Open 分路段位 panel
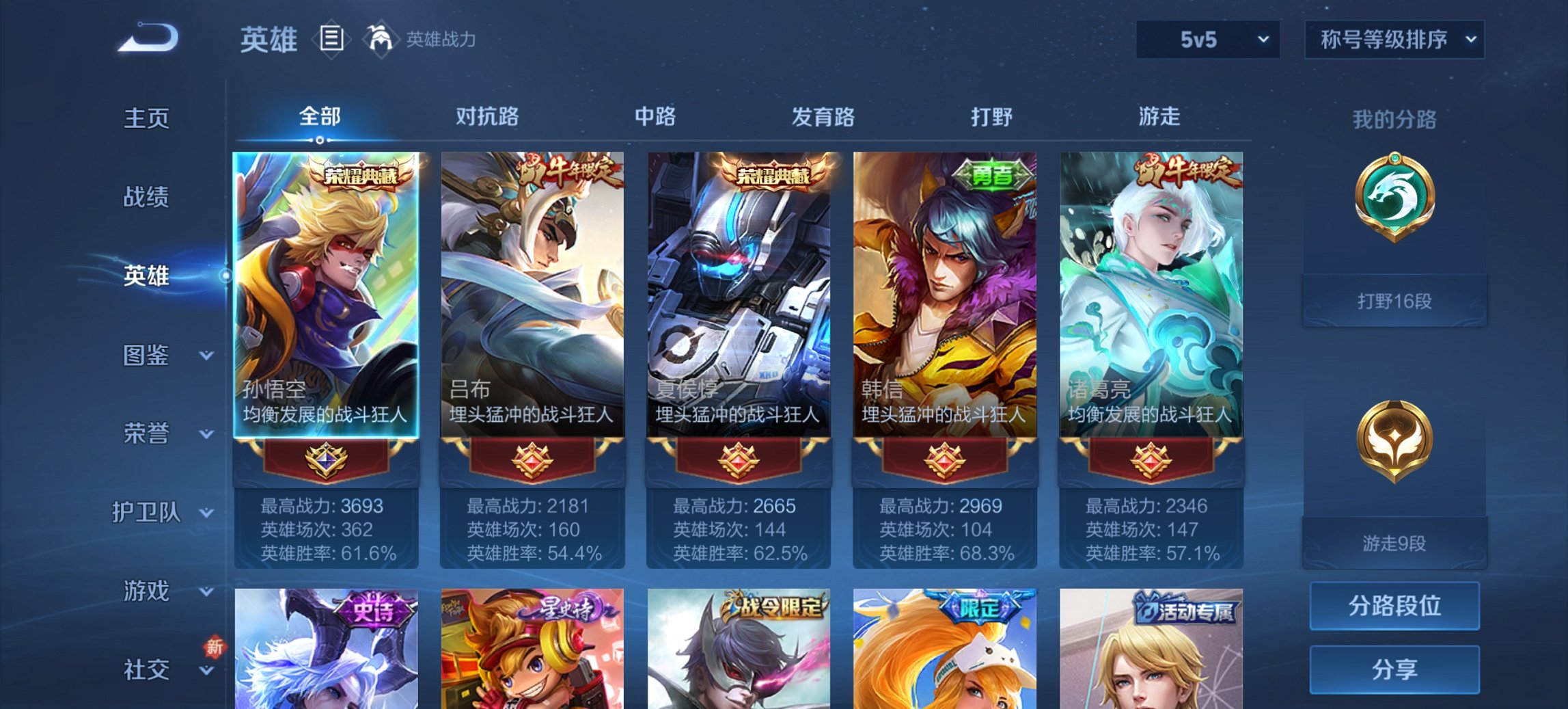 (1394, 606)
